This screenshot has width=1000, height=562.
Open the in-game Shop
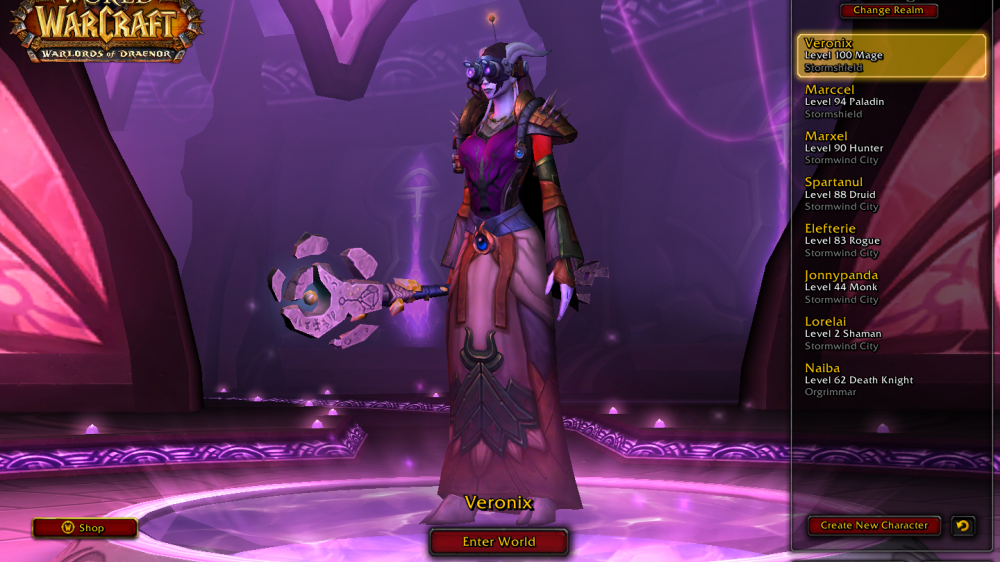[x=84, y=528]
